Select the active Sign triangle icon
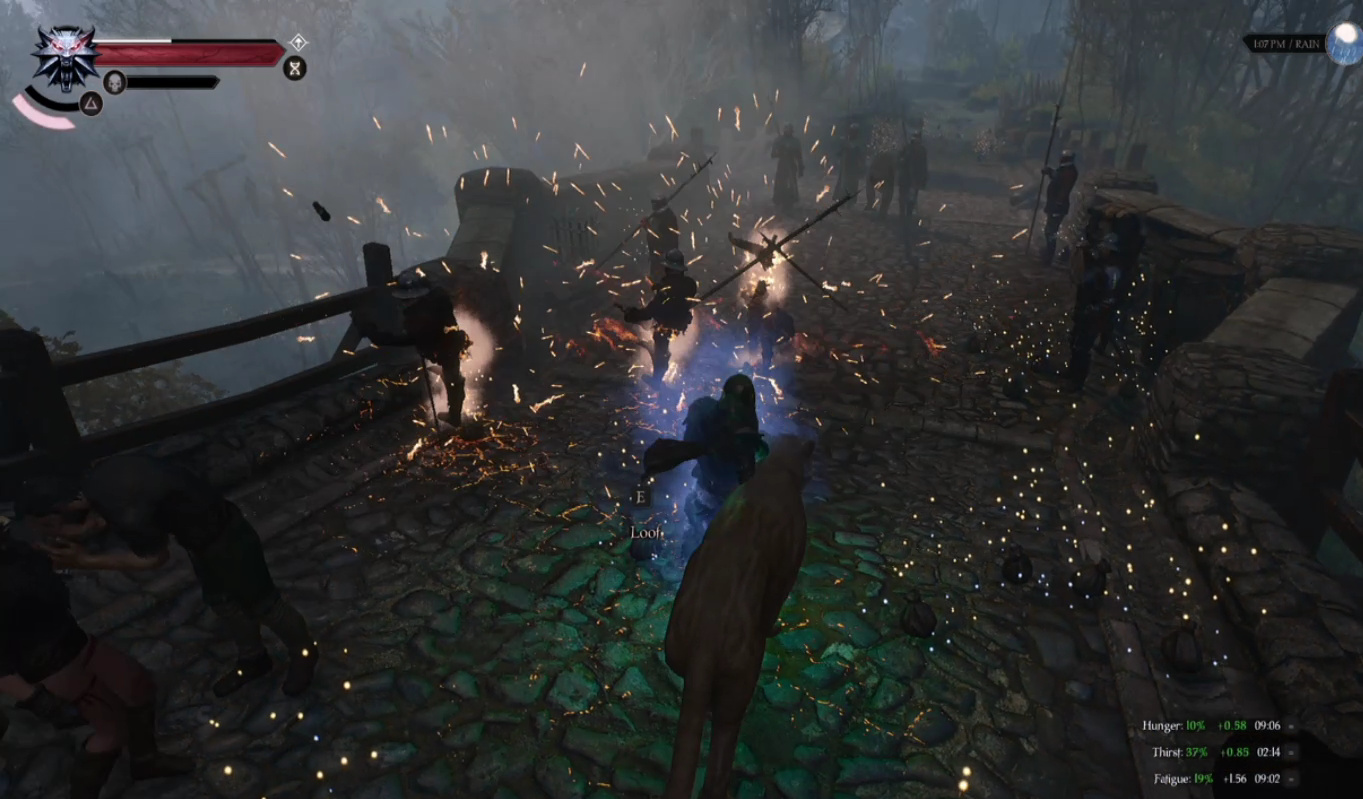The height and width of the screenshot is (799, 1363). (x=92, y=104)
